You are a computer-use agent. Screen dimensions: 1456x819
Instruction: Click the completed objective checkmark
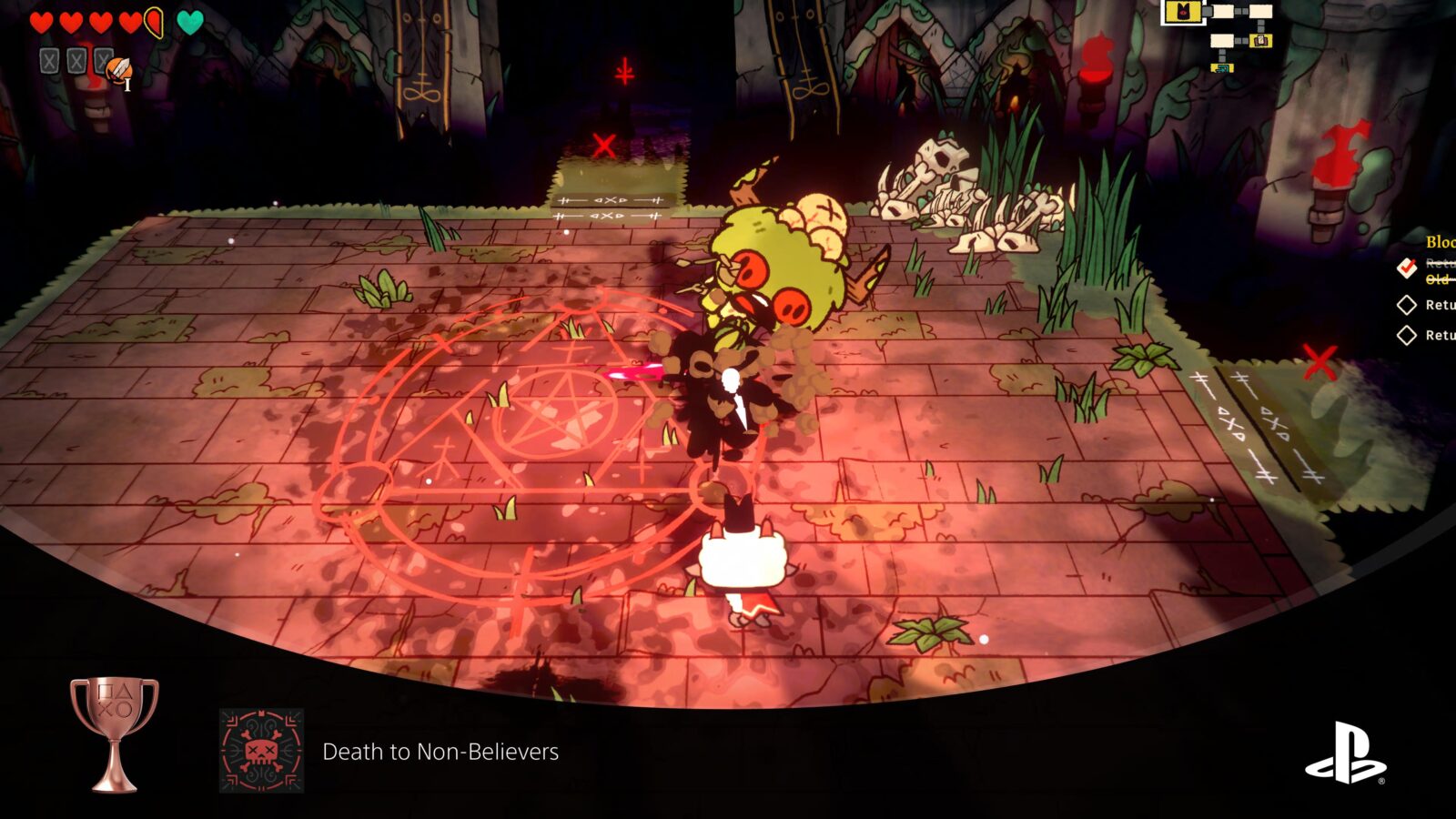coord(1407,268)
